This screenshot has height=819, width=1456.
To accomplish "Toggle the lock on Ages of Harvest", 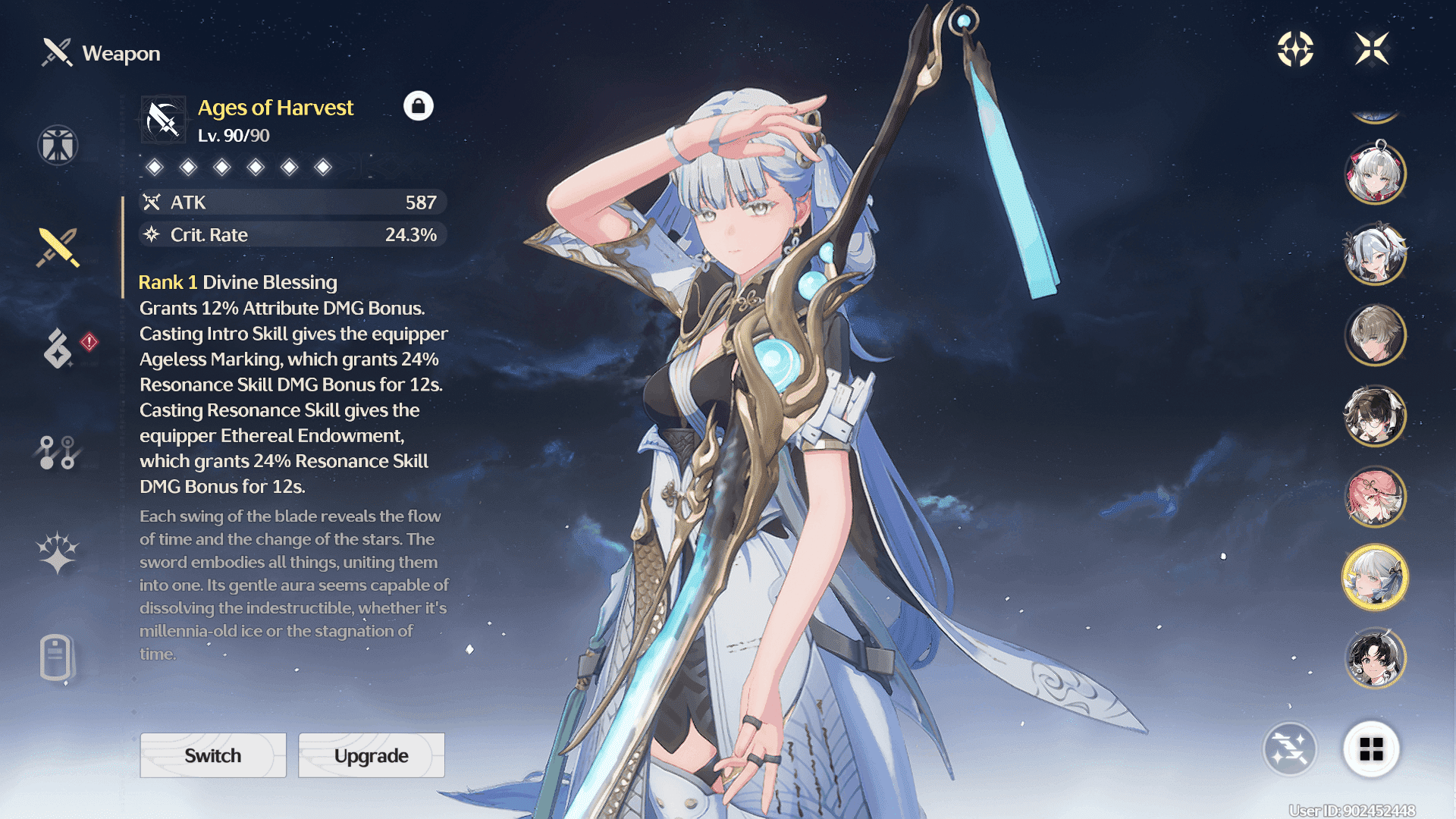I will click(418, 106).
